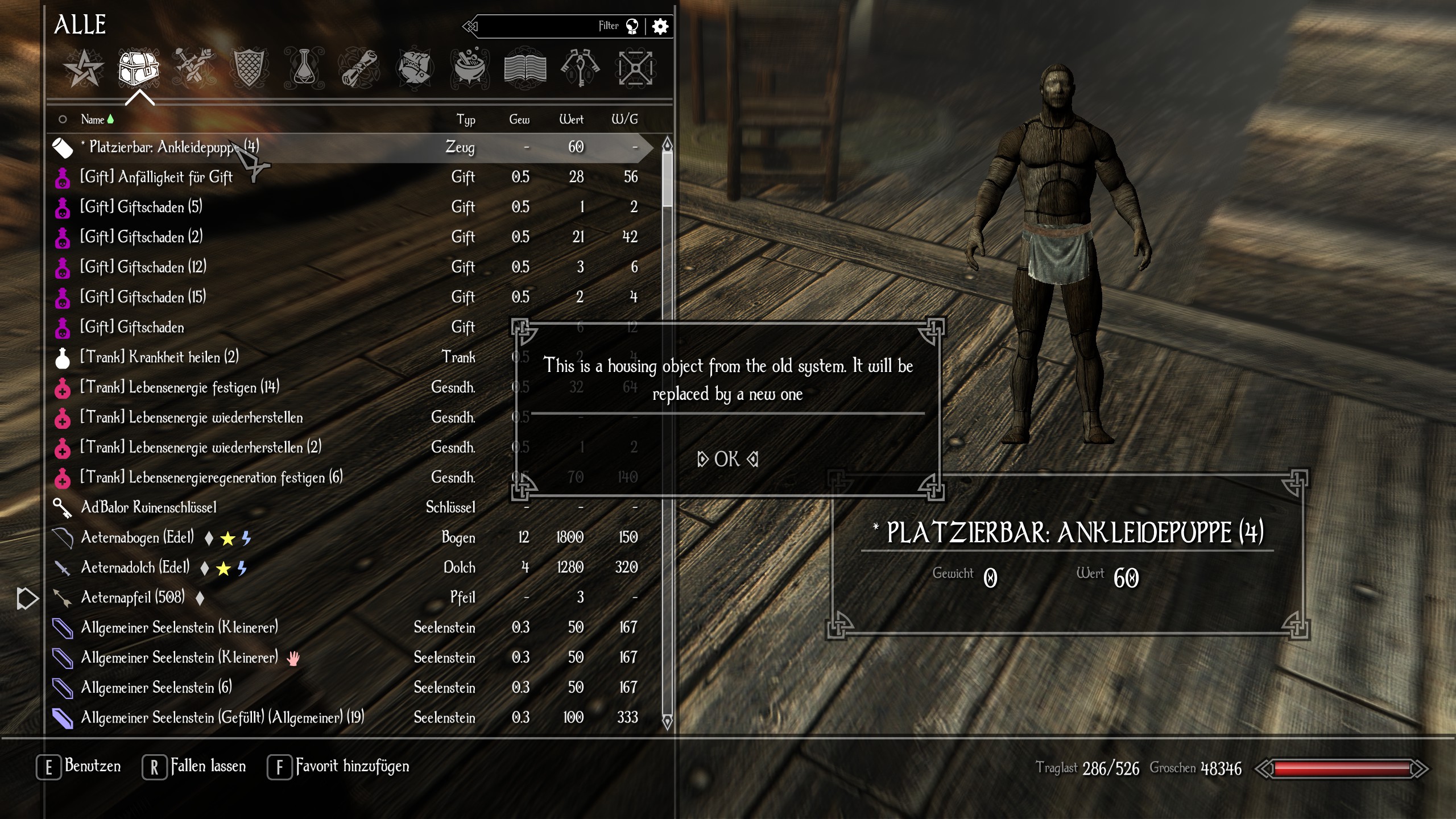The image size is (1456, 819).
Task: Sort items by the Typ column header
Action: point(466,119)
